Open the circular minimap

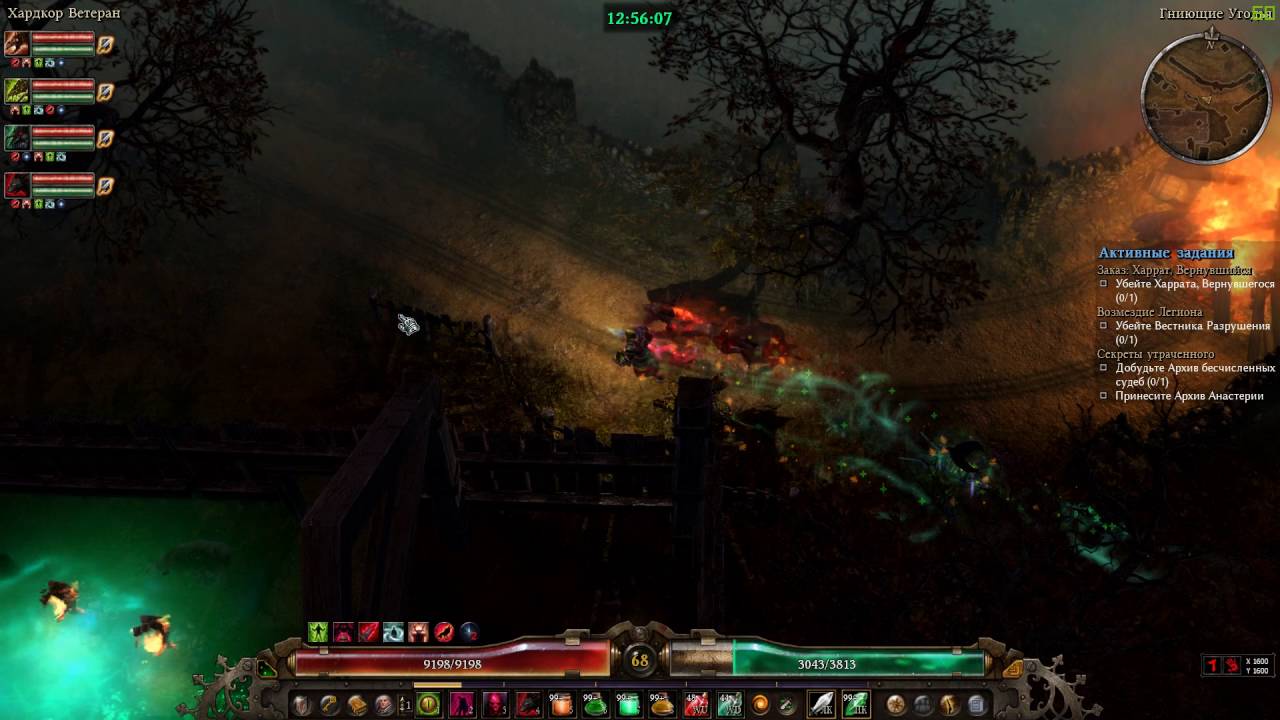pyautogui.click(x=1206, y=99)
